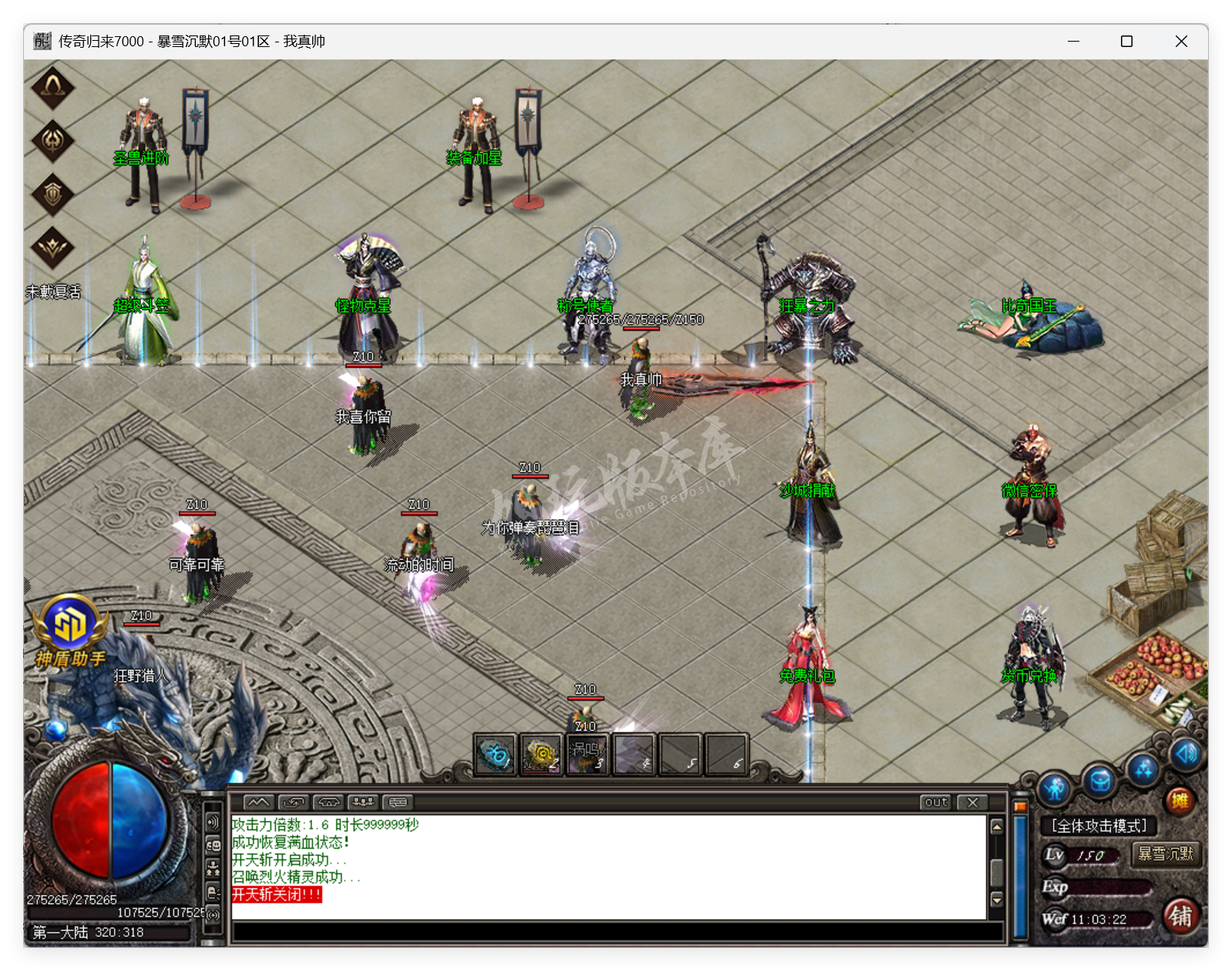The width and height of the screenshot is (1232, 971).
Task: Click the 暴雪沉默 button
Action: click(x=1165, y=854)
